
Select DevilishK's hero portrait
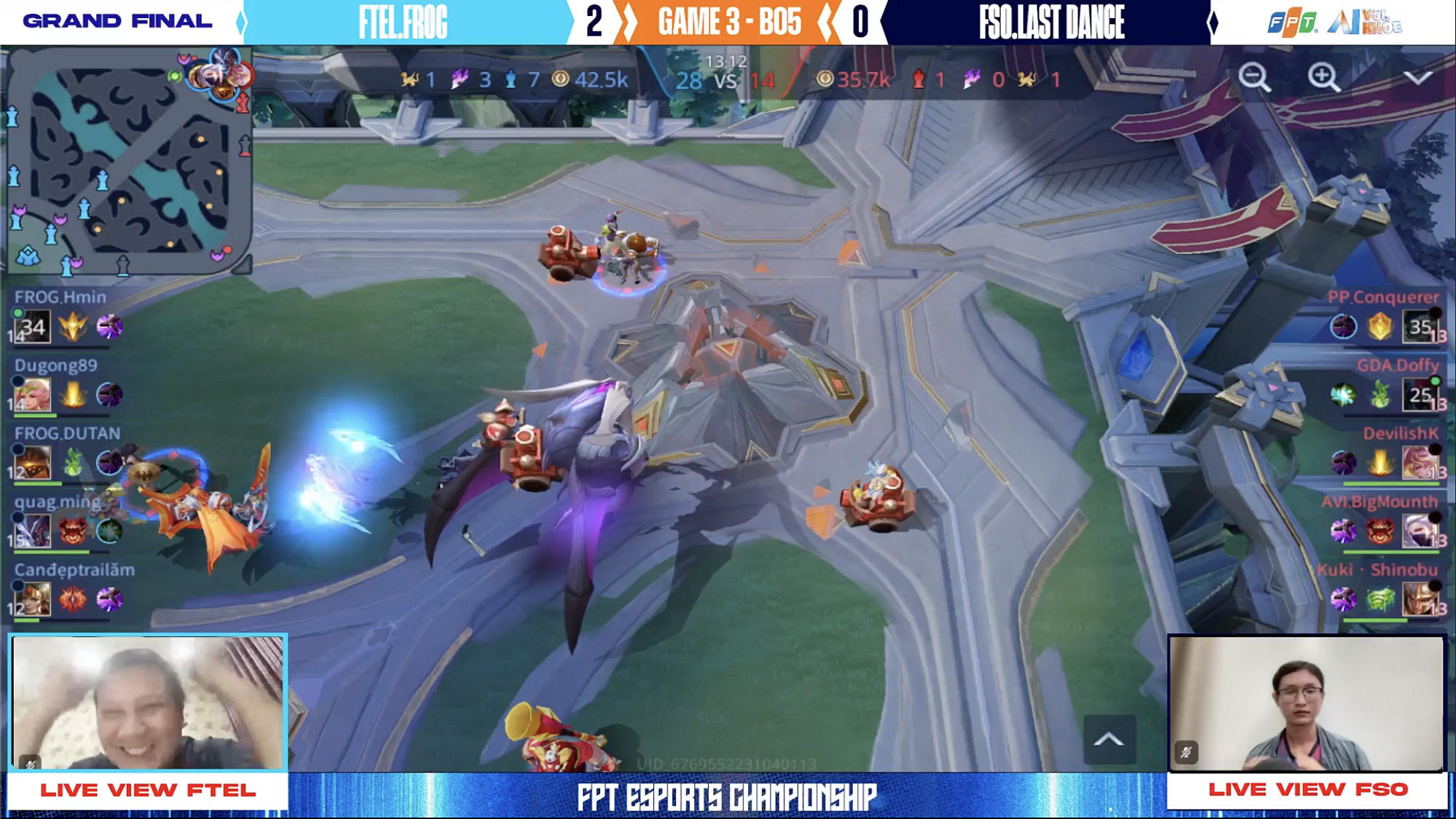[x=1420, y=463]
